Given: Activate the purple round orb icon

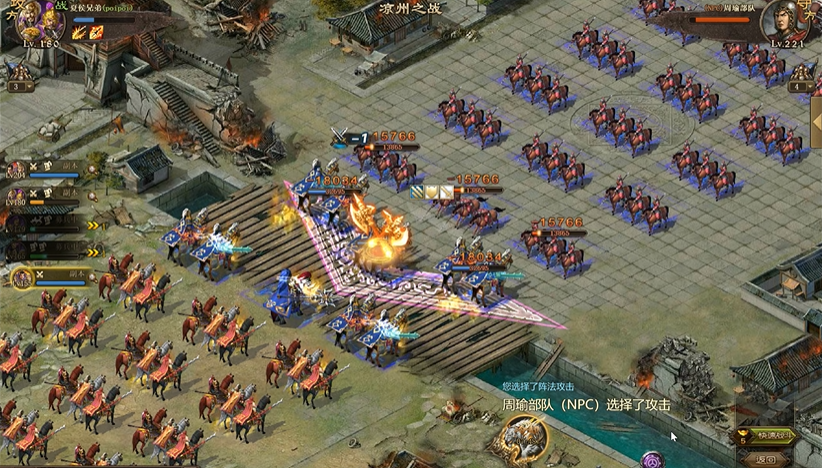Looking at the screenshot, I should click(x=652, y=461).
